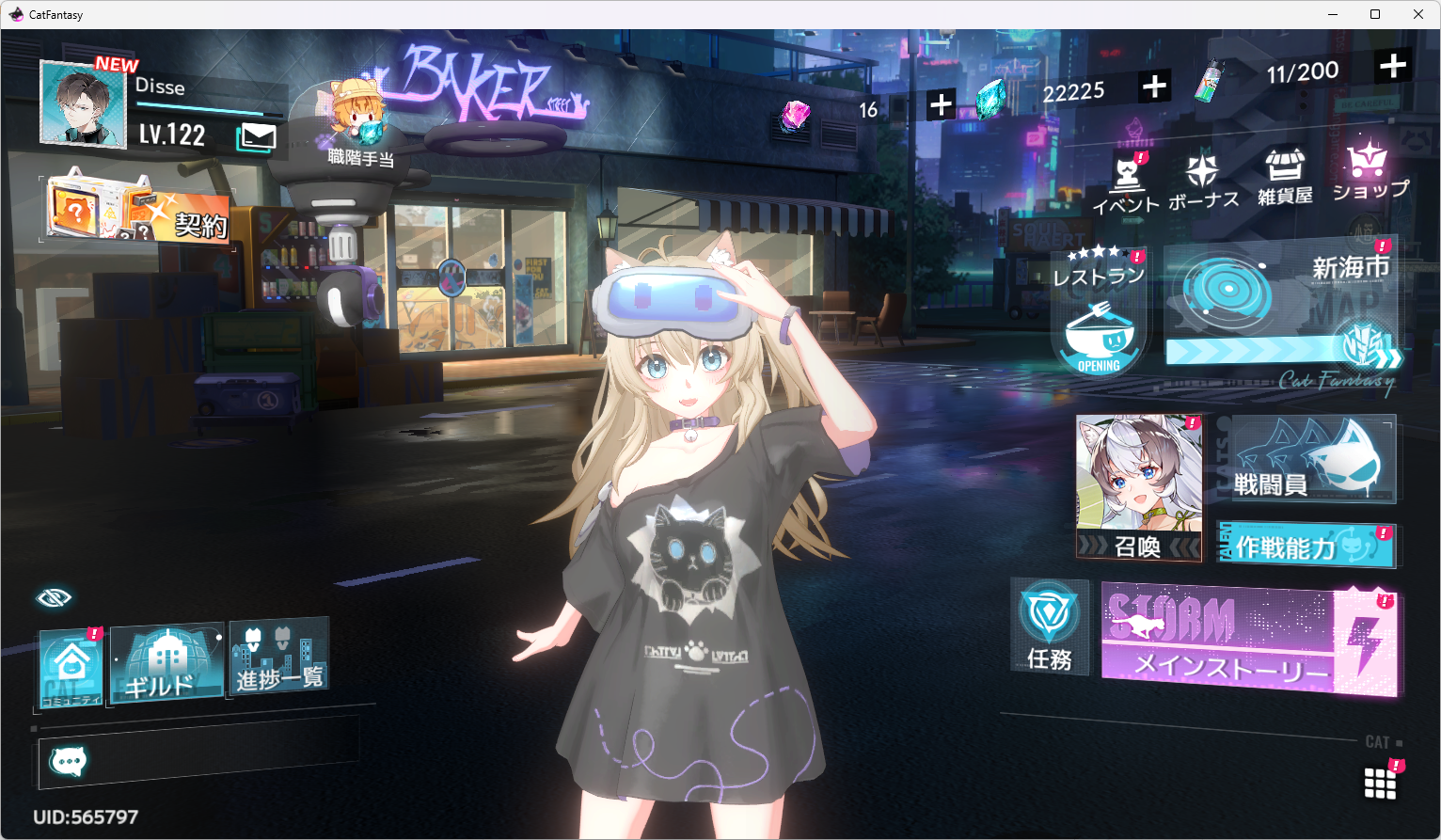This screenshot has width=1441, height=840.
Task: Open the 進捗一覧 progress list
Action: click(x=279, y=657)
